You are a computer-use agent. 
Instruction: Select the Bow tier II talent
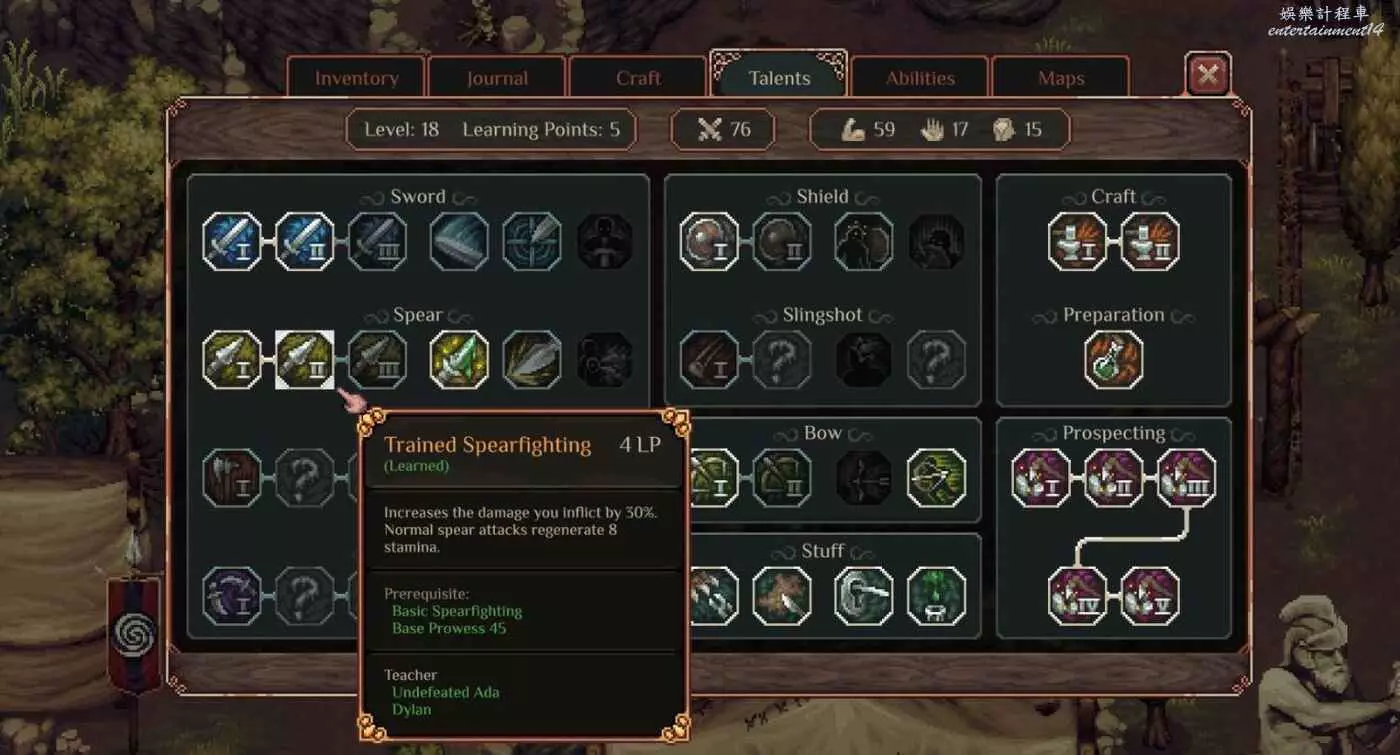click(782, 478)
